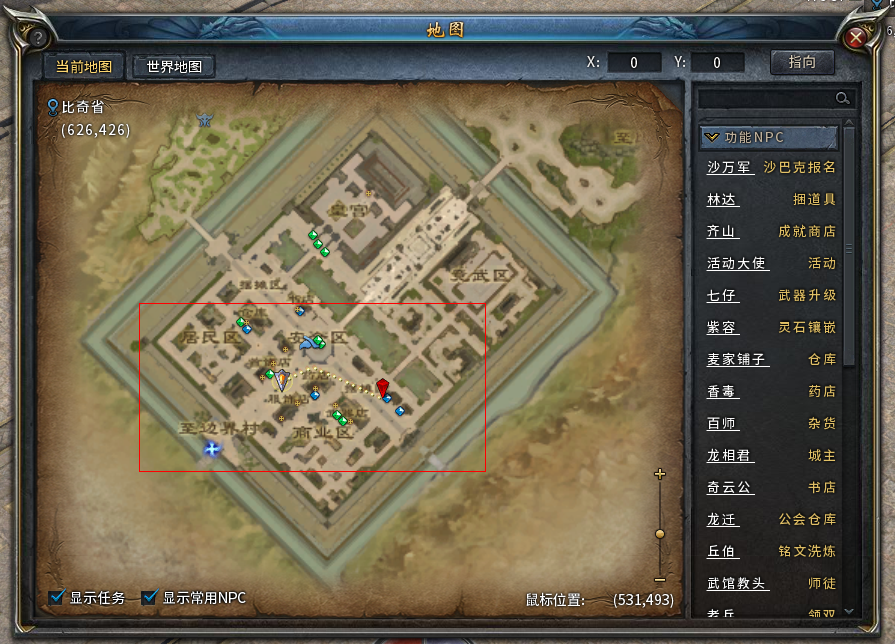This screenshot has width=895, height=644.
Task: Toggle the 显示常用NPC checkbox
Action: [x=150, y=598]
